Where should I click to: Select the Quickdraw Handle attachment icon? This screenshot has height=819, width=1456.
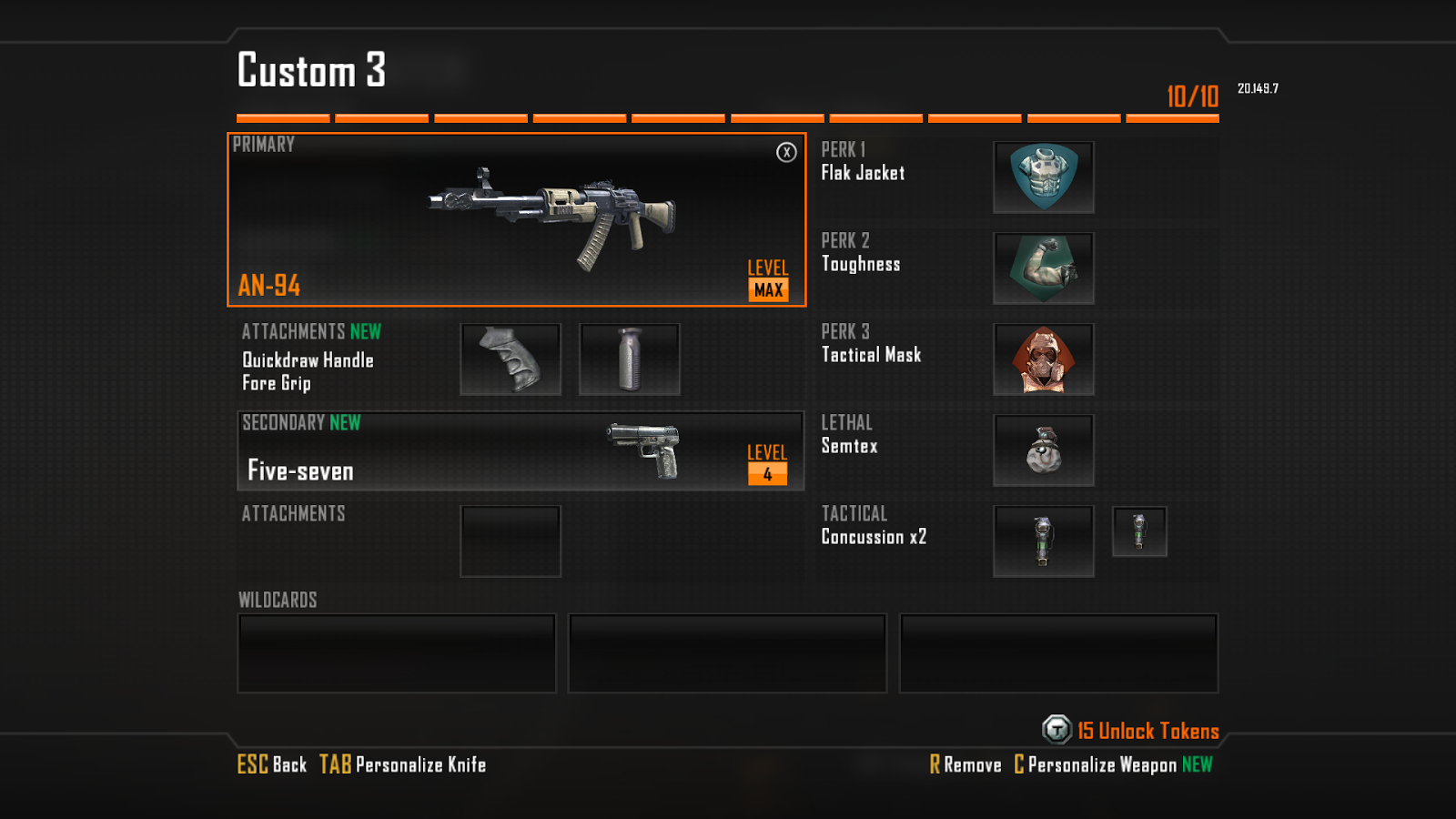[x=510, y=359]
